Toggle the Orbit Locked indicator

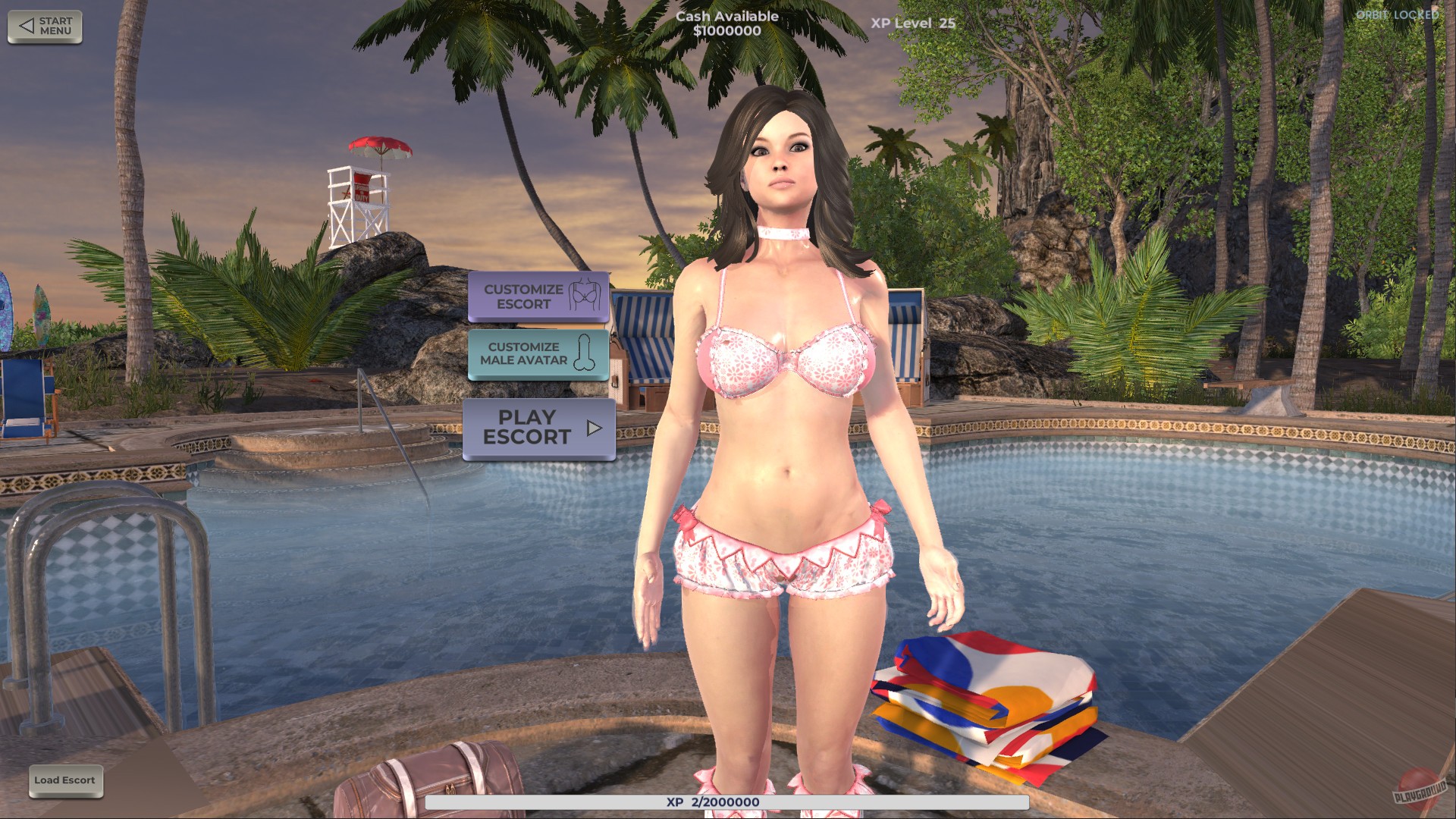[x=1398, y=13]
